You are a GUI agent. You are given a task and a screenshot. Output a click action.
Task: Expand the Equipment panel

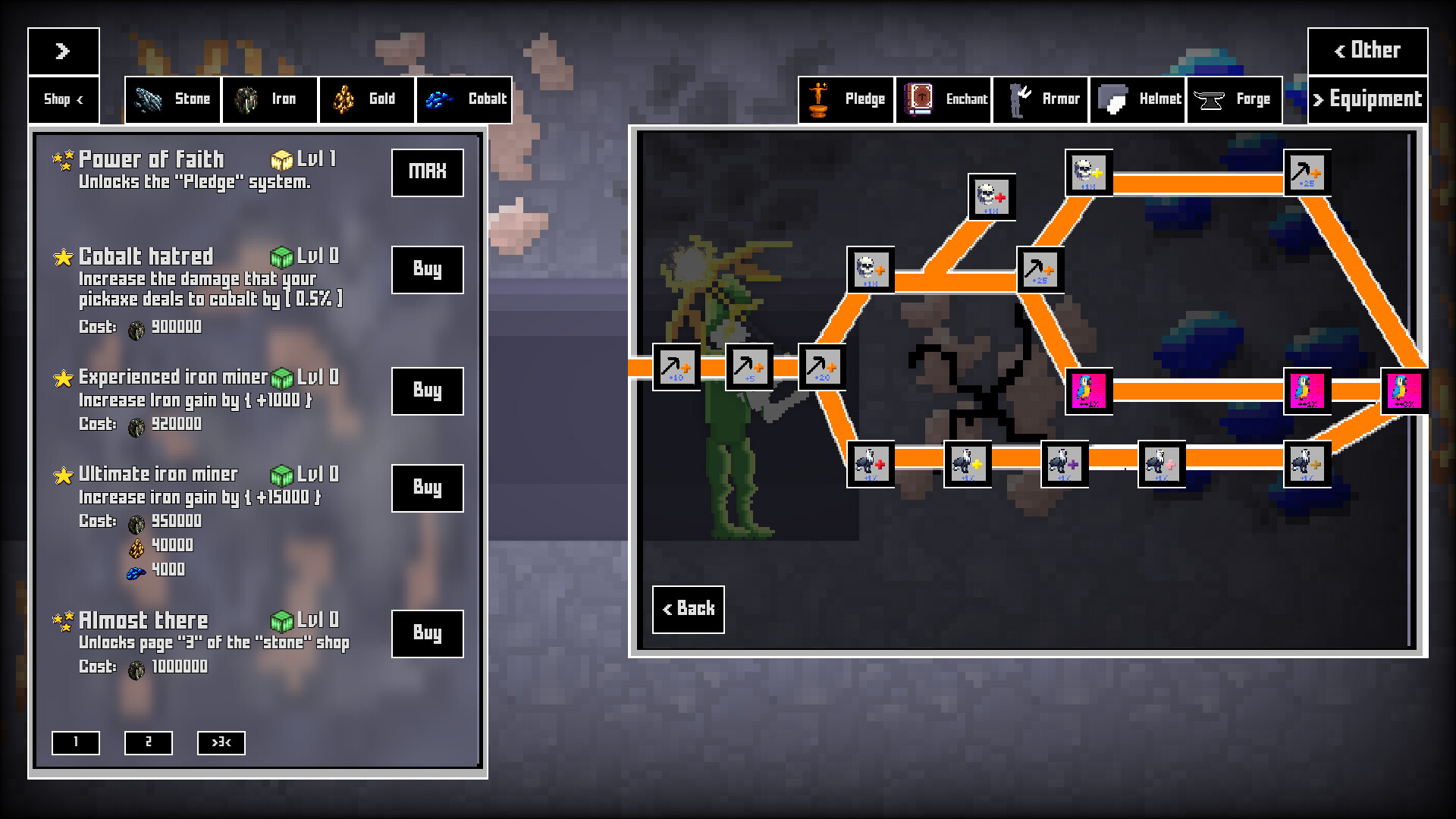tap(1368, 99)
